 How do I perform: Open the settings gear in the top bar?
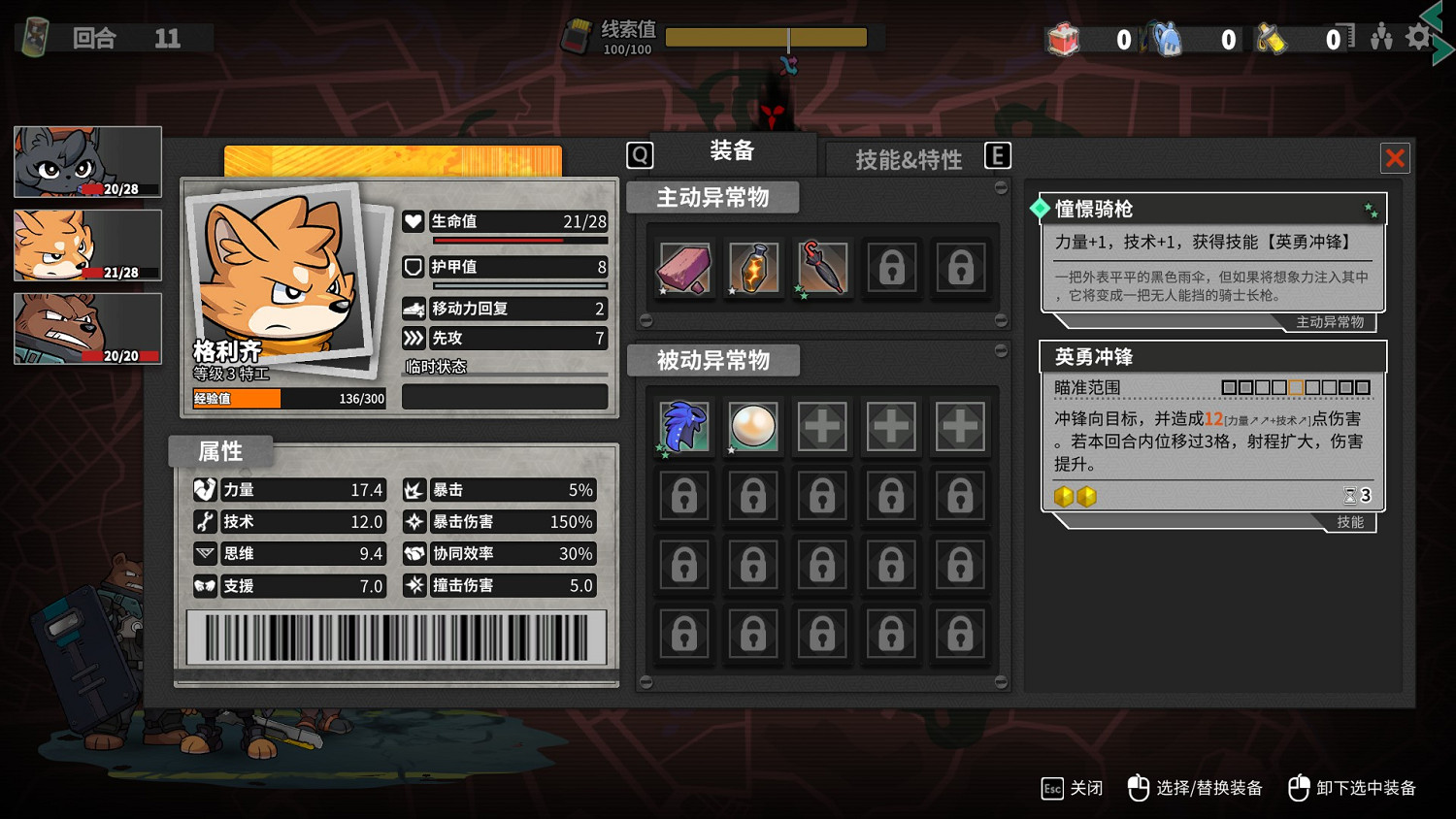[x=1418, y=35]
